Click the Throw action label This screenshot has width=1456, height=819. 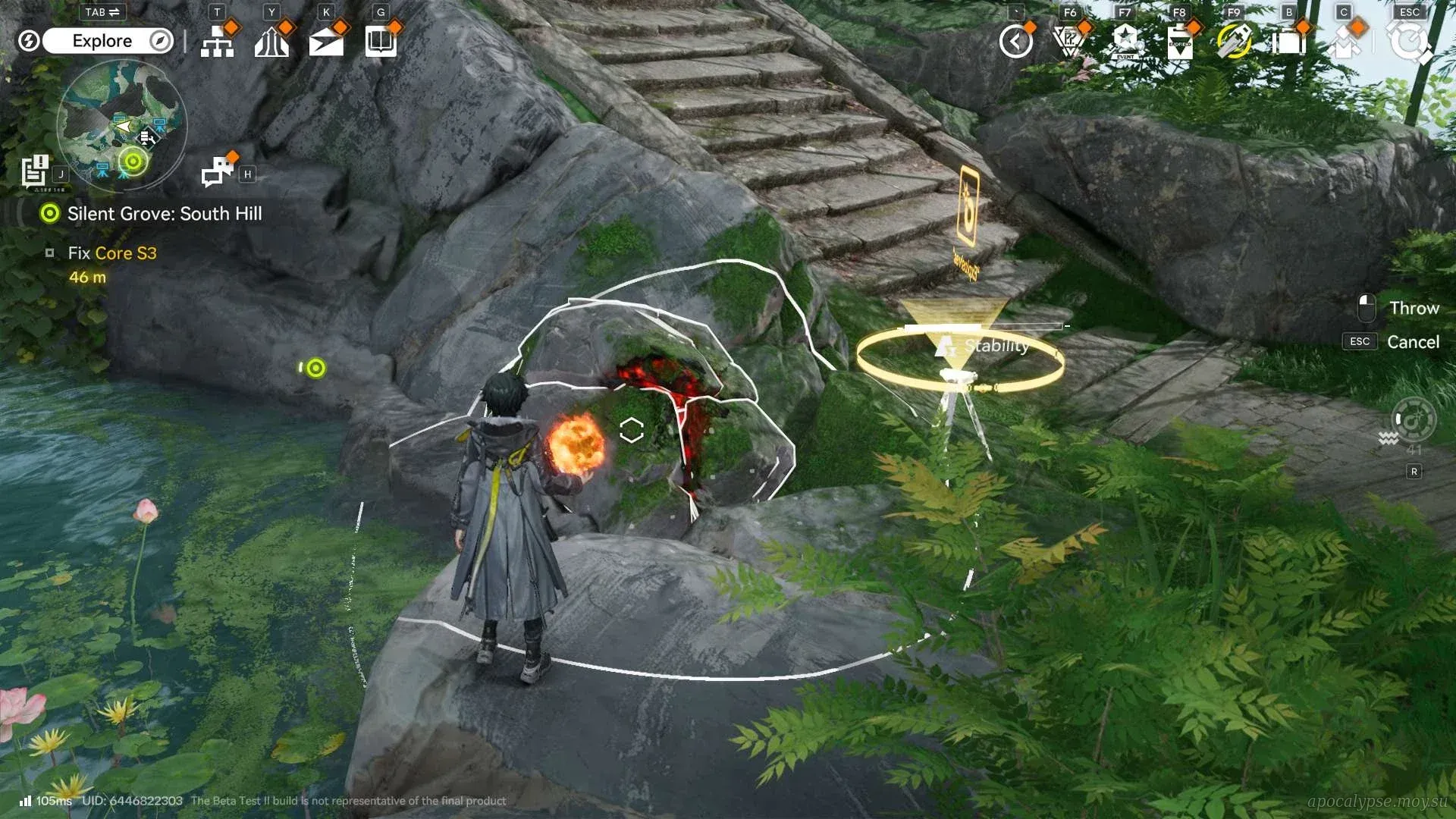point(1414,308)
